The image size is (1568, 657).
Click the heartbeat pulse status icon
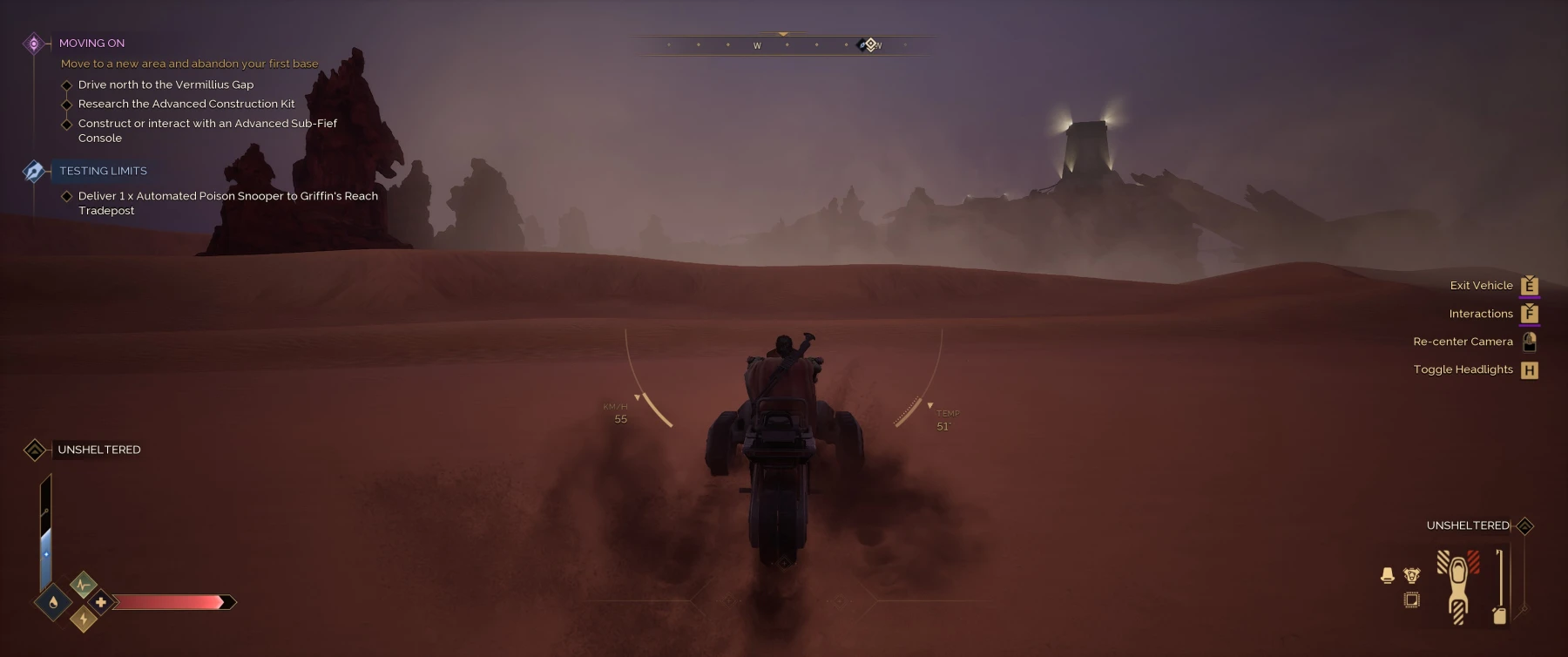(x=83, y=585)
